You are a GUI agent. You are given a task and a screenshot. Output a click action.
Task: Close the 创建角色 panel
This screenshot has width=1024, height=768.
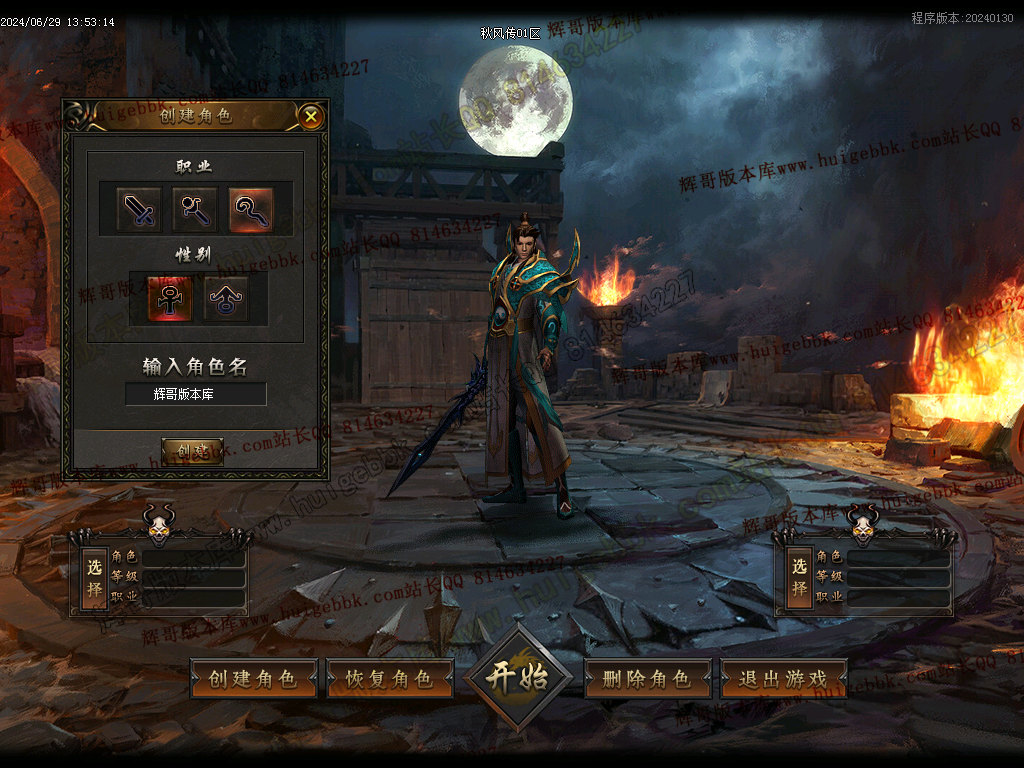(x=311, y=117)
